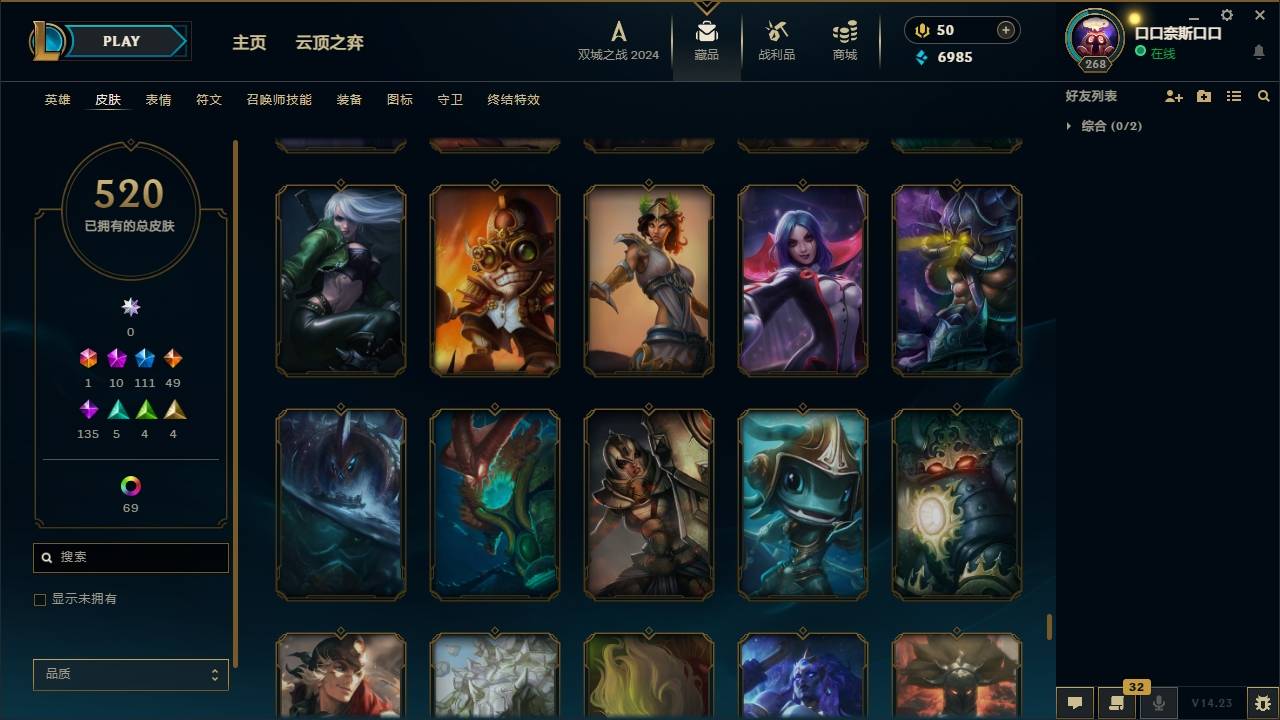Switch to the 云顶之弈 tab
The image size is (1280, 720).
point(330,42)
